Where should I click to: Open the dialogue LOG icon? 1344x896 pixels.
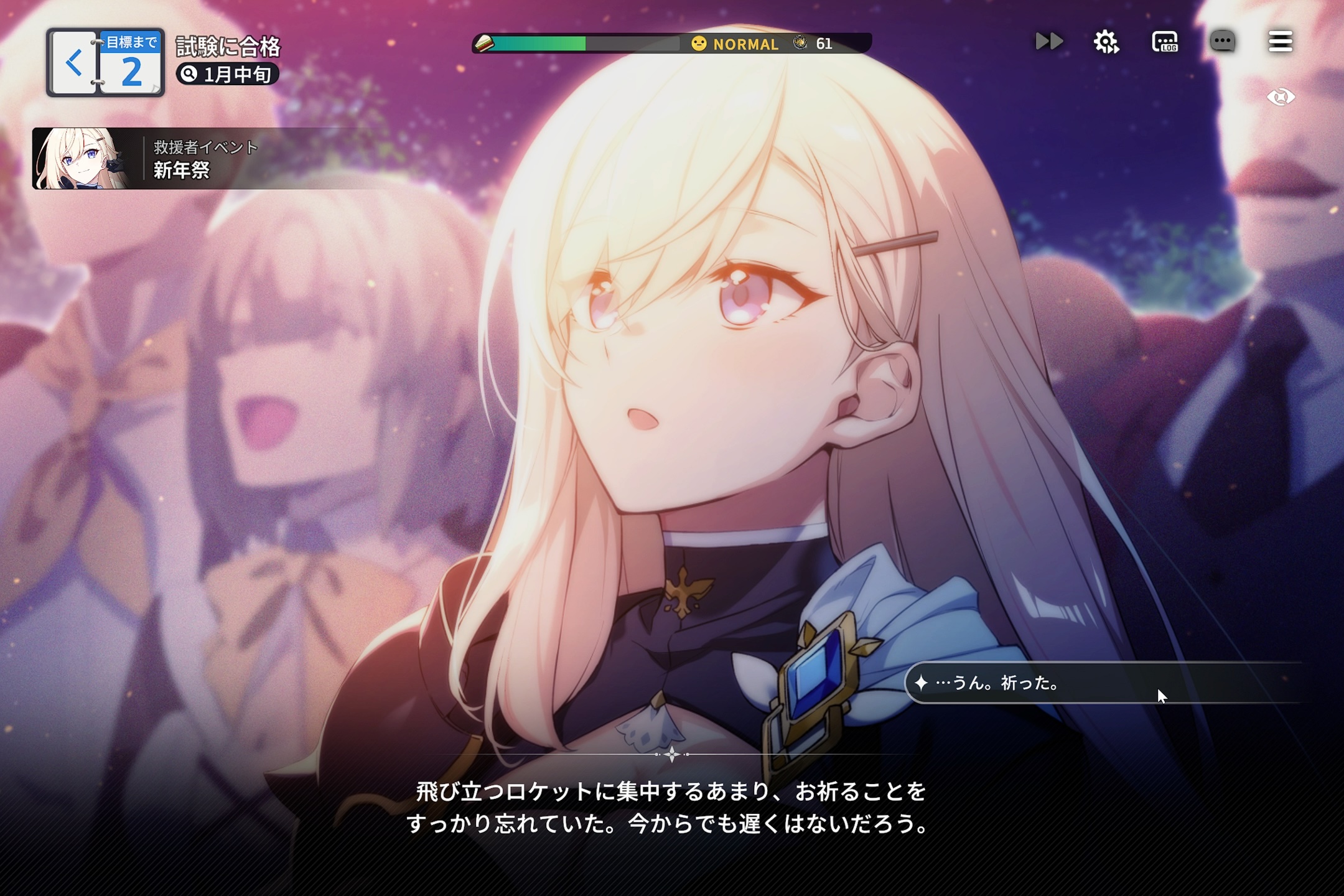pyautogui.click(x=1165, y=42)
